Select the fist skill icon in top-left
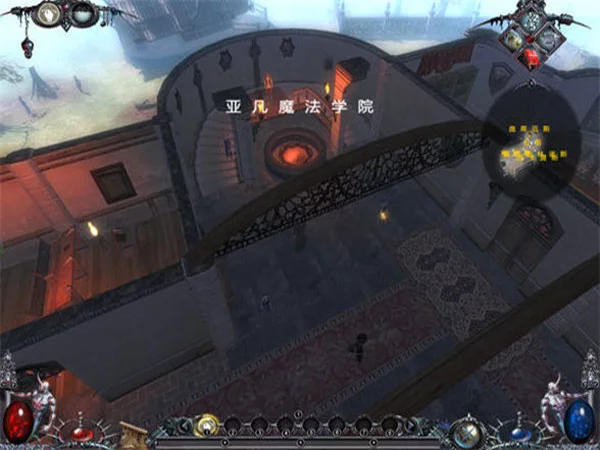The width and height of the screenshot is (600, 450). (x=50, y=14)
